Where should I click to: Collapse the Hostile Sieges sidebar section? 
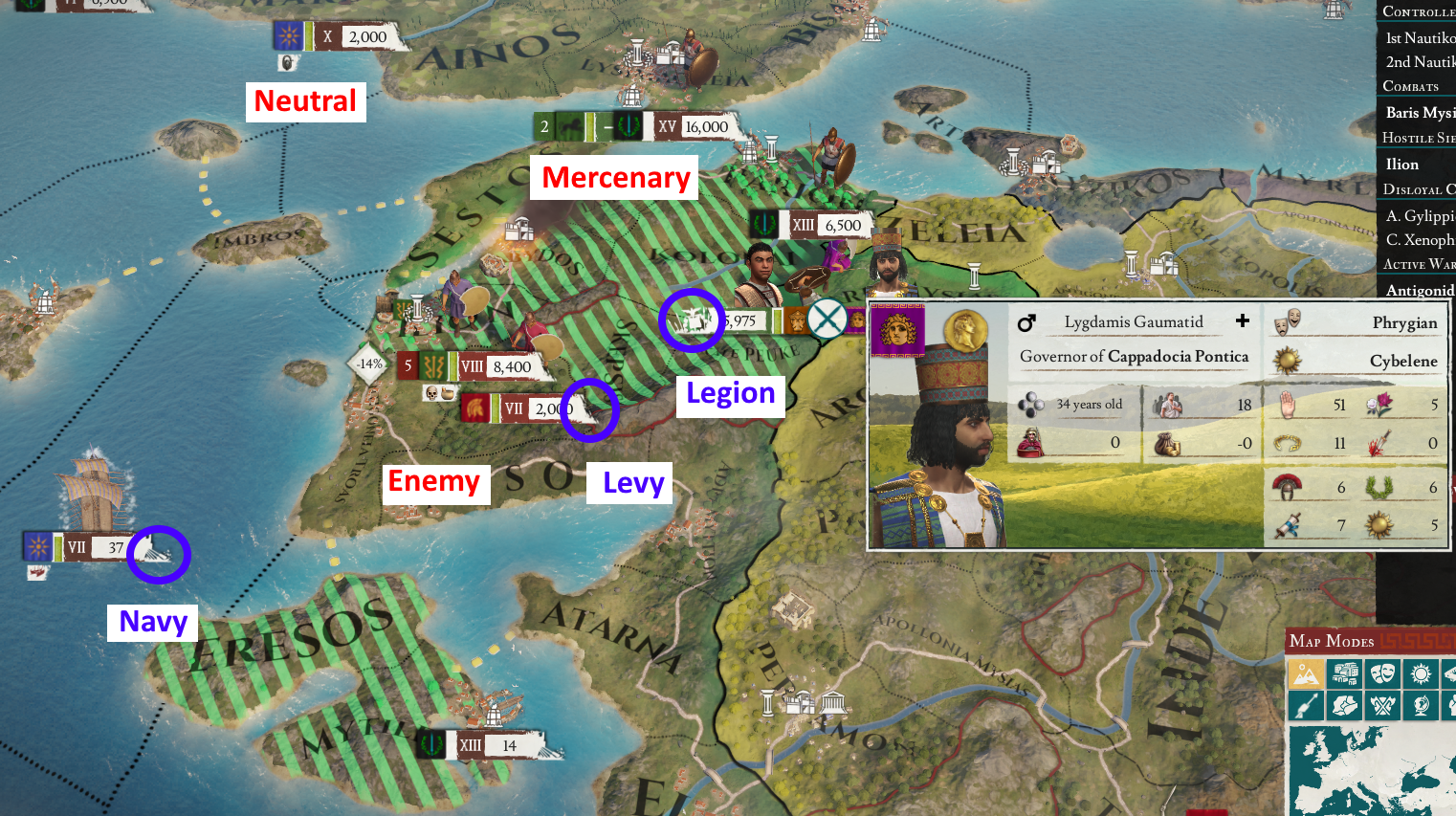tap(1416, 139)
